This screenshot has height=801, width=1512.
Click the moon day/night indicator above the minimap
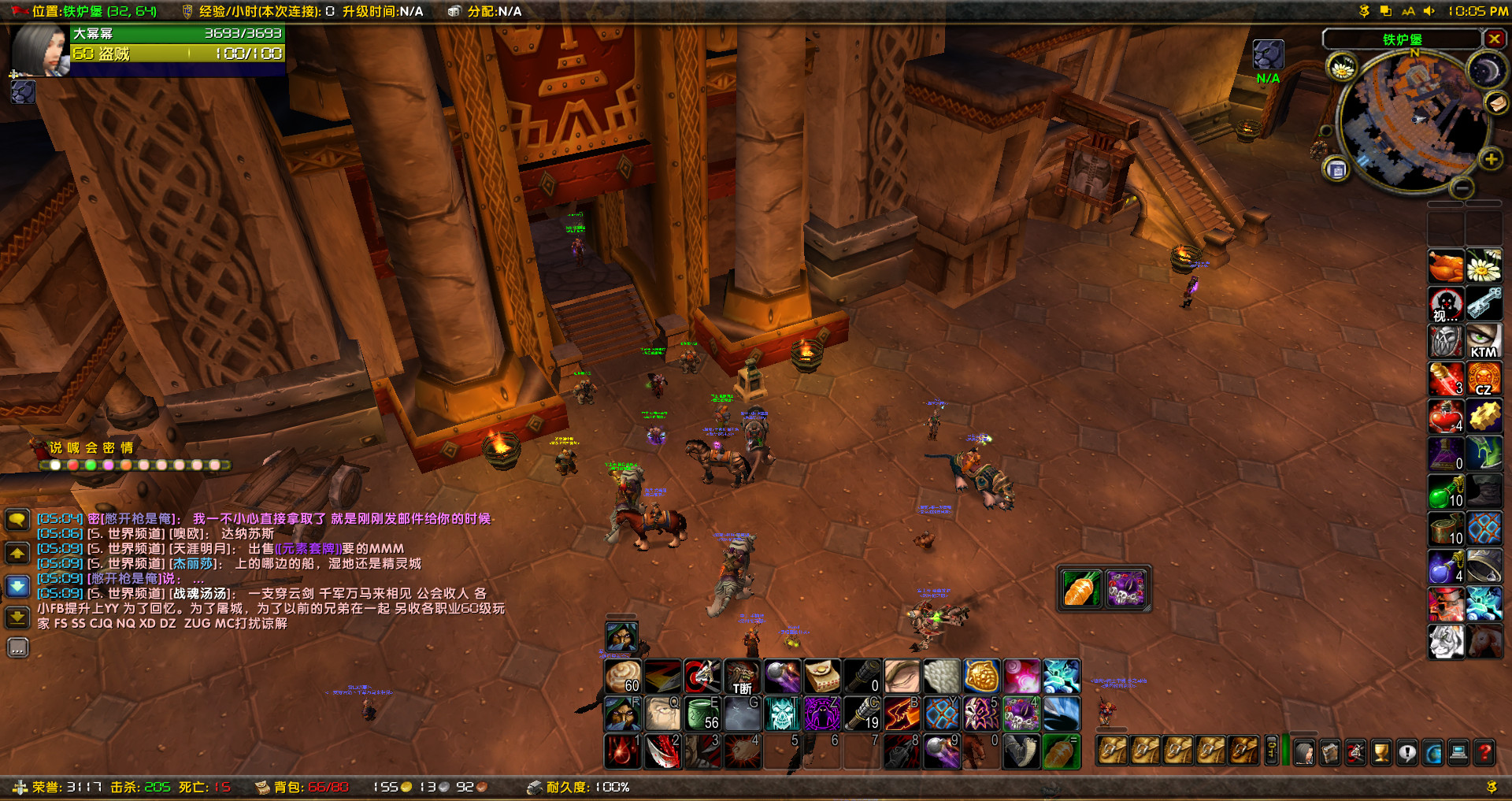tap(1487, 69)
